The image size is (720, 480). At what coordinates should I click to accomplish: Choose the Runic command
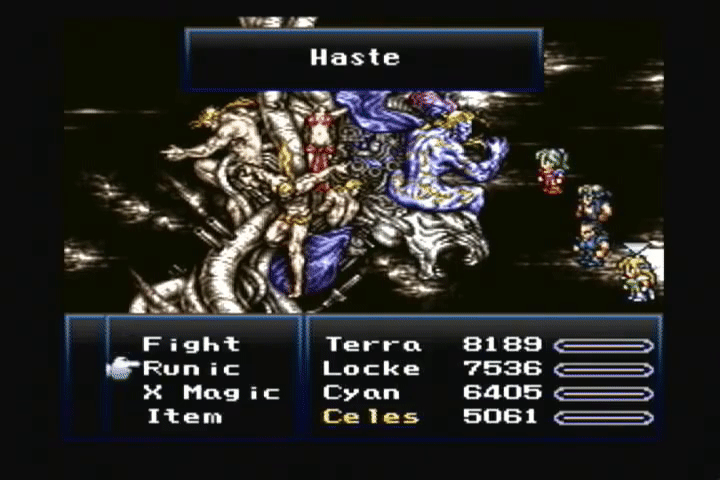point(191,369)
